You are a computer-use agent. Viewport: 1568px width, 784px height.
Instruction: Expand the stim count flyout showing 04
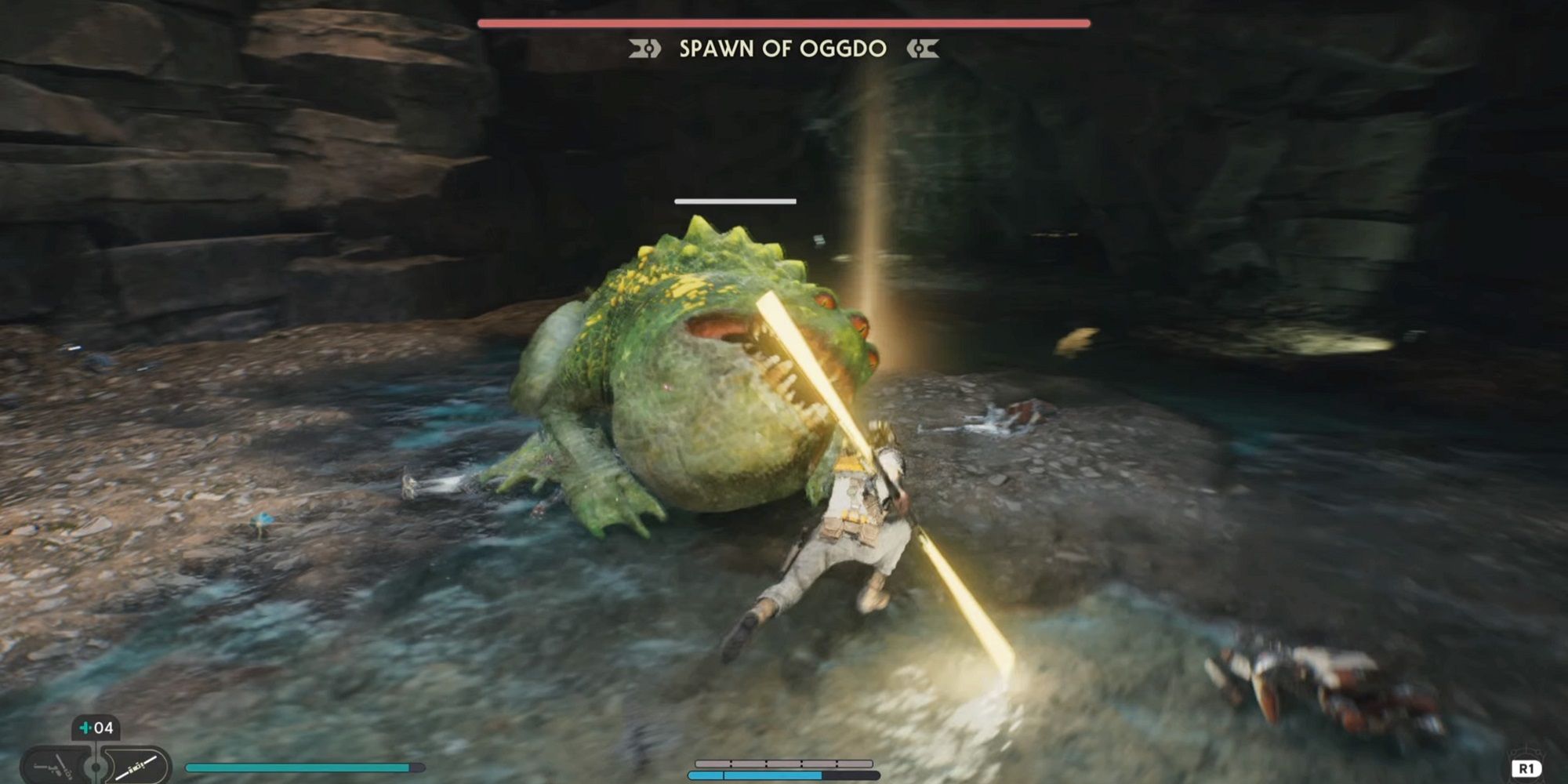(x=96, y=727)
